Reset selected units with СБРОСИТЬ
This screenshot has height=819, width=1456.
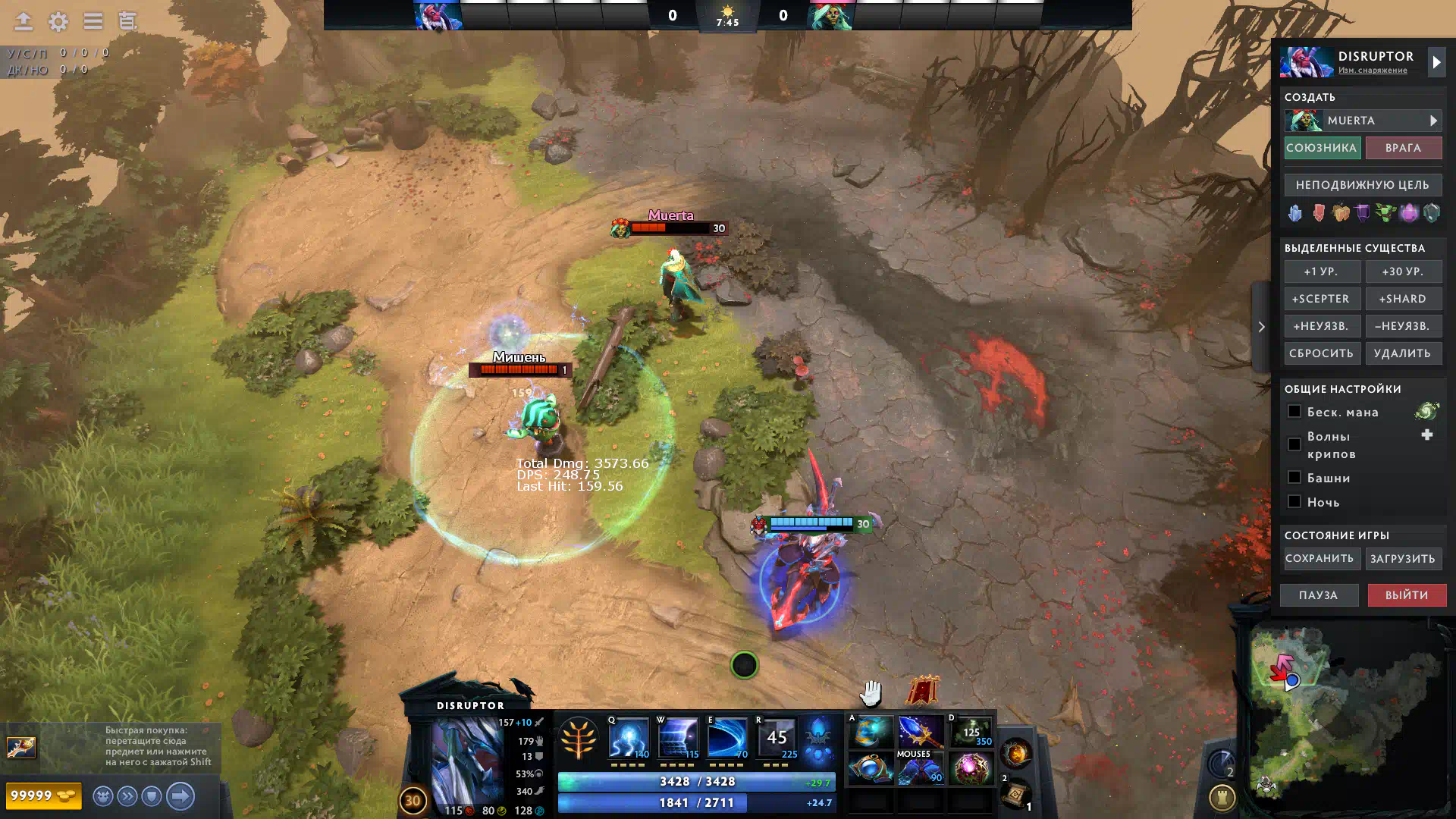pos(1321,353)
